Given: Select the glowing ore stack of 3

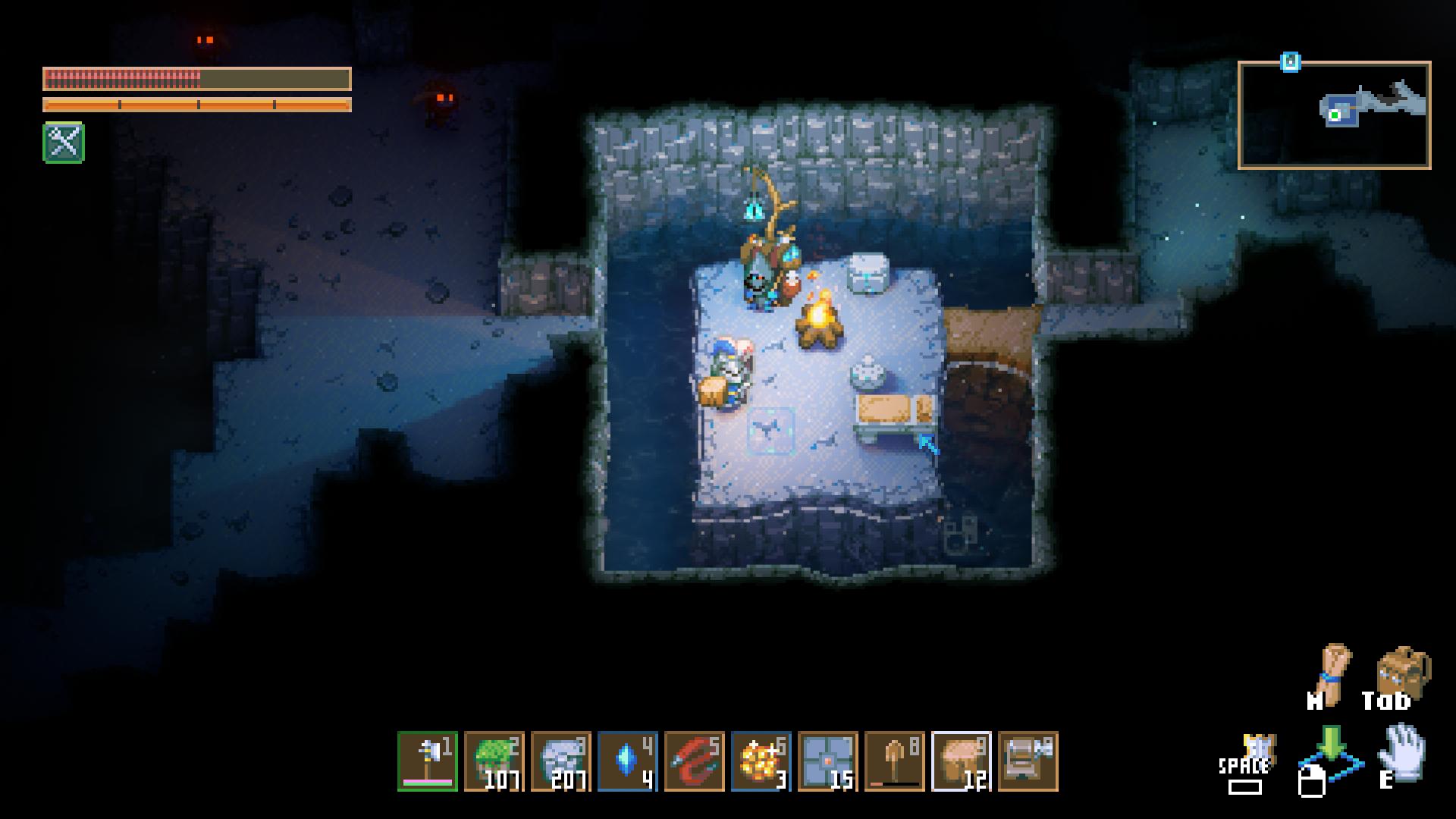Looking at the screenshot, I should (761, 761).
